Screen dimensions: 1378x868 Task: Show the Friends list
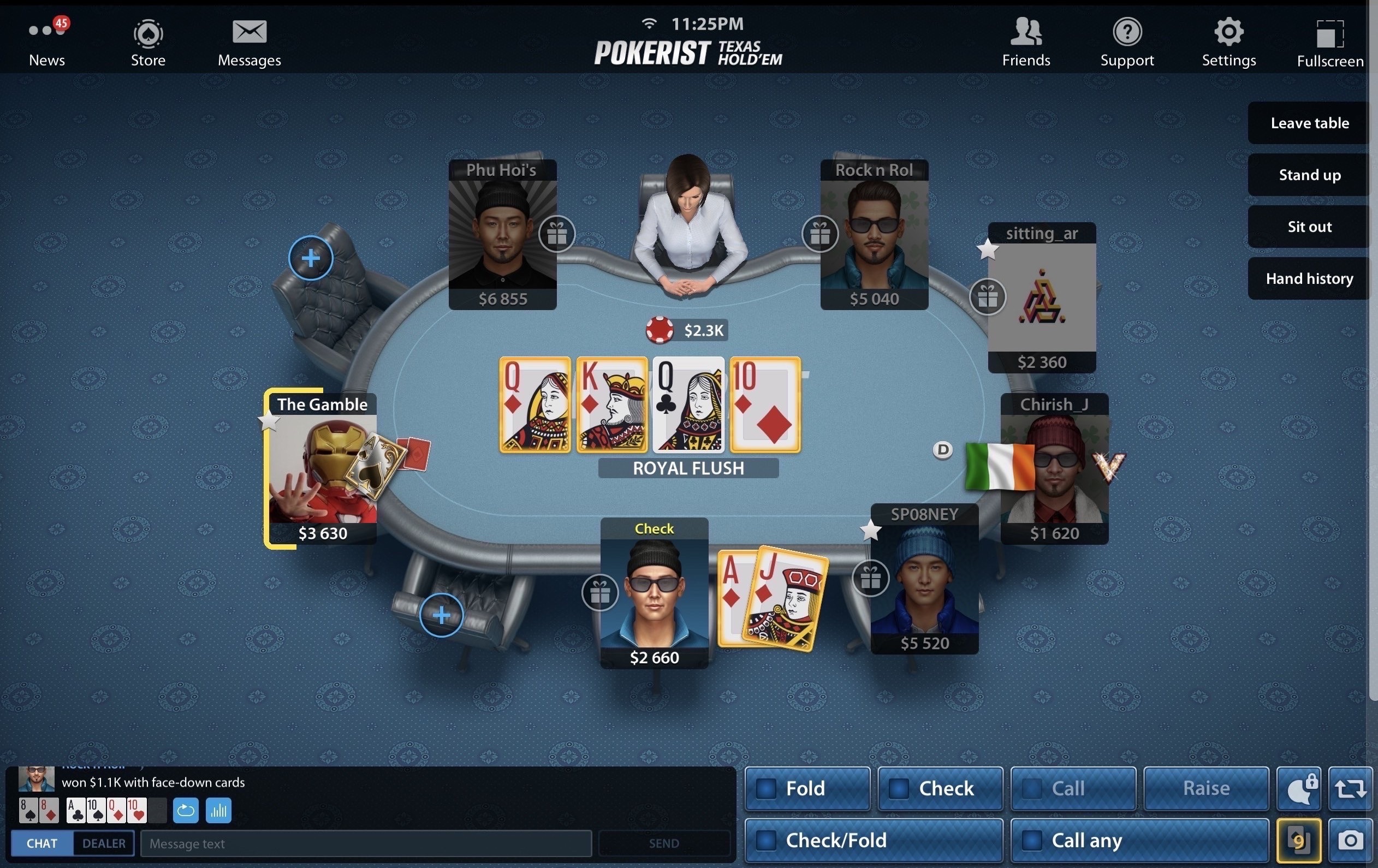pos(1025,43)
